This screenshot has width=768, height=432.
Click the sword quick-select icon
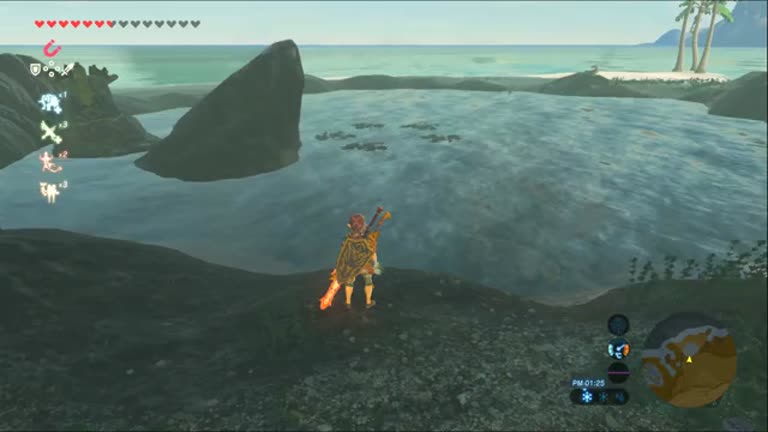(66, 69)
